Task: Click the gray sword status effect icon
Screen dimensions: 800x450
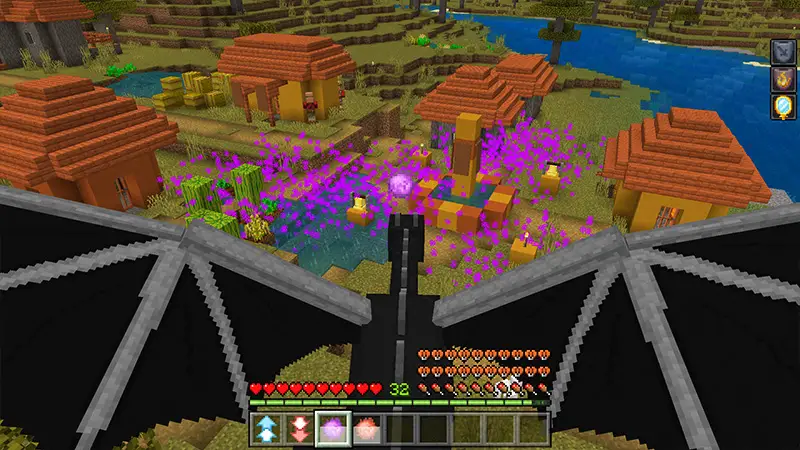Action: pos(781,52)
